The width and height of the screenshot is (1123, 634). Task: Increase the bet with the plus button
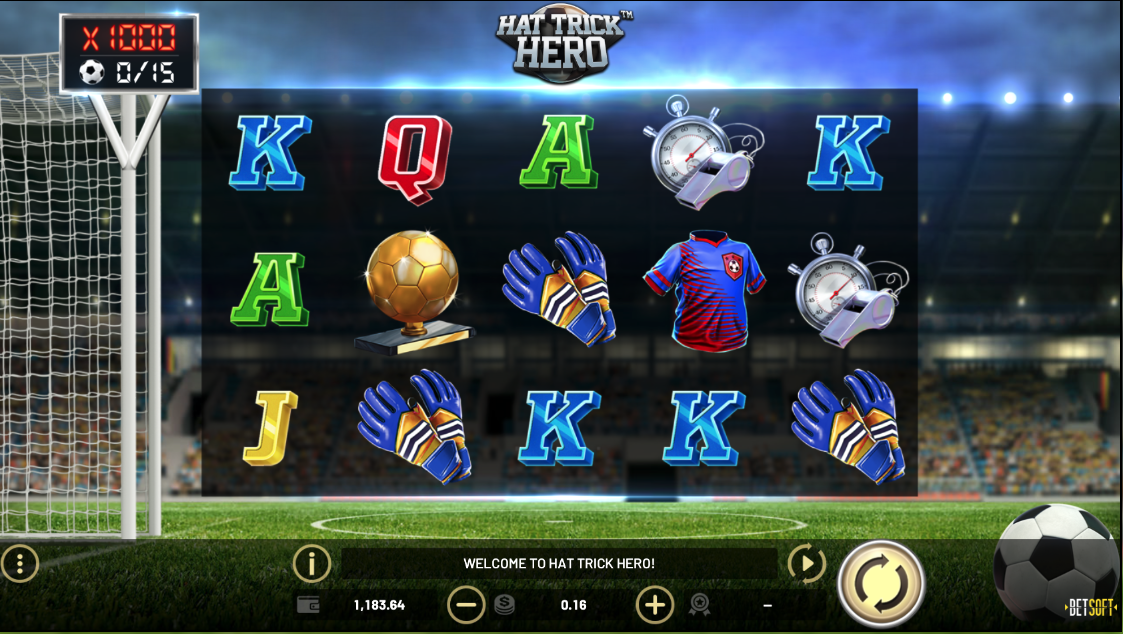tap(654, 604)
